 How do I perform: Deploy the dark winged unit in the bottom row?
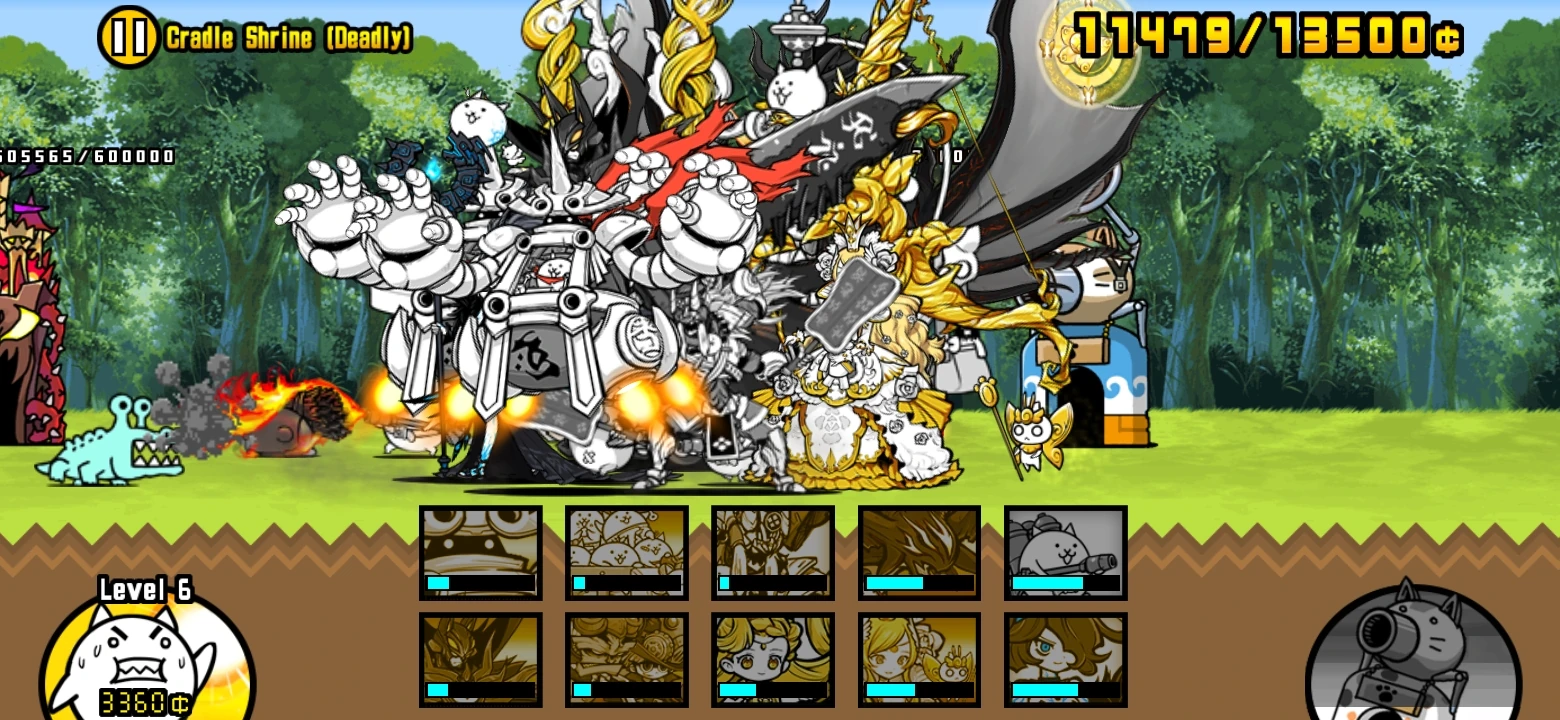[480, 658]
